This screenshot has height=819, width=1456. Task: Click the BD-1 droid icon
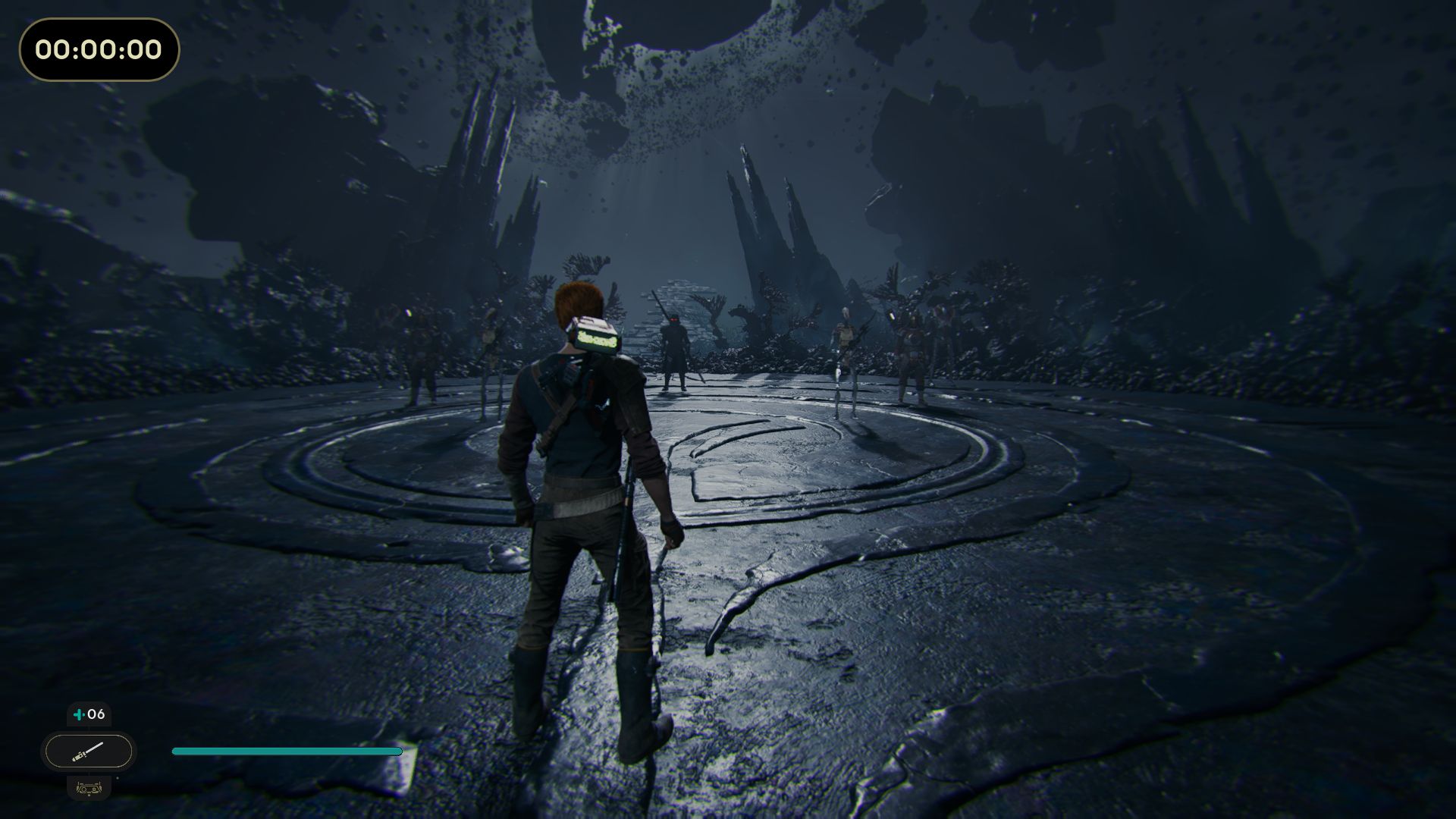[x=89, y=788]
